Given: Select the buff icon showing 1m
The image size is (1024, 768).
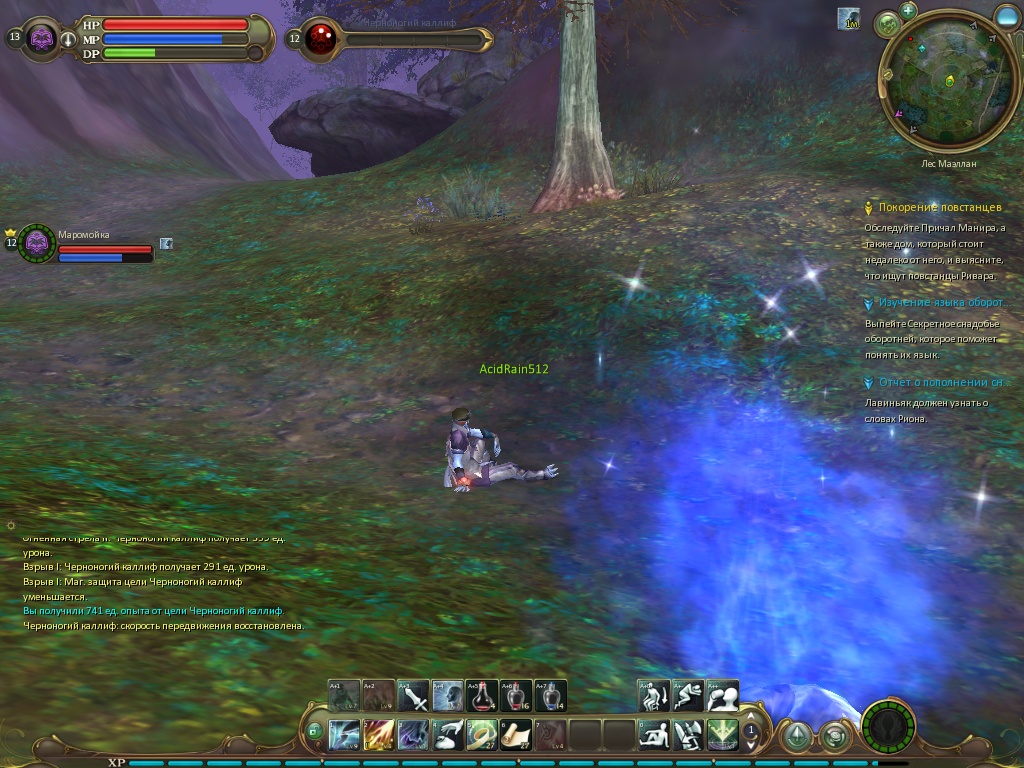Looking at the screenshot, I should click(849, 19).
